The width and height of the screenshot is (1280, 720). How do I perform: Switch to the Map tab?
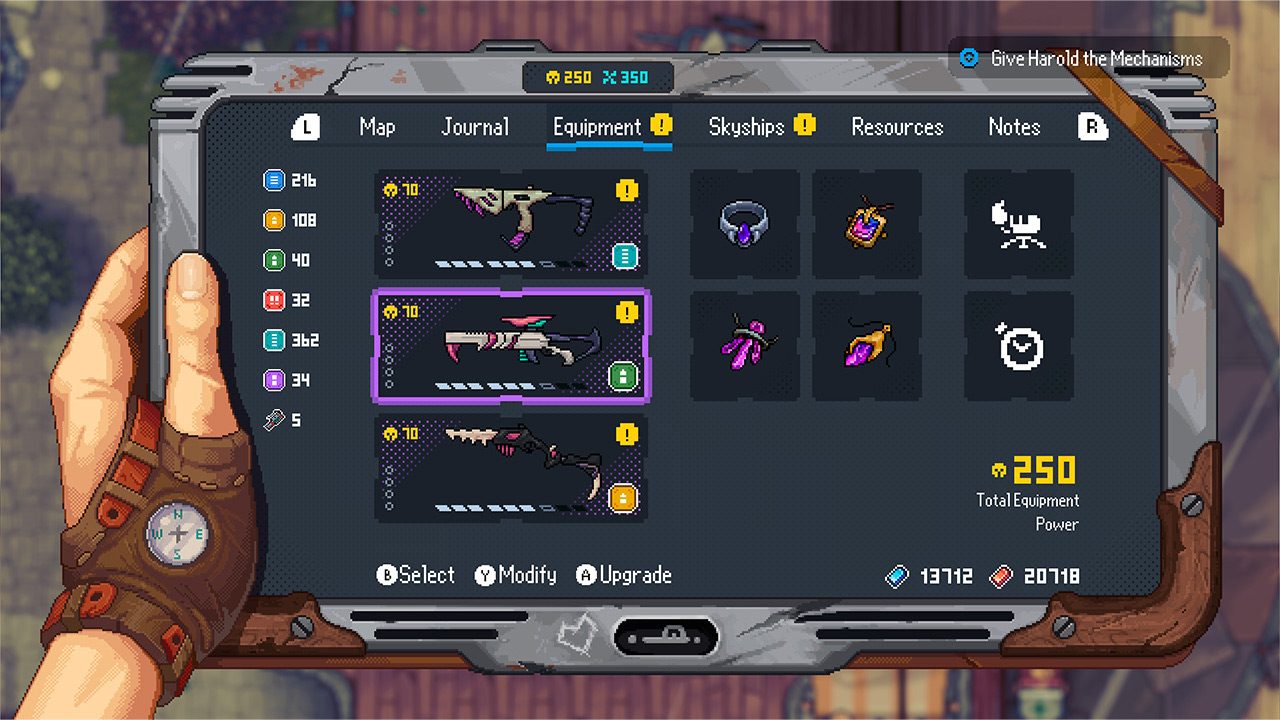pyautogui.click(x=376, y=127)
